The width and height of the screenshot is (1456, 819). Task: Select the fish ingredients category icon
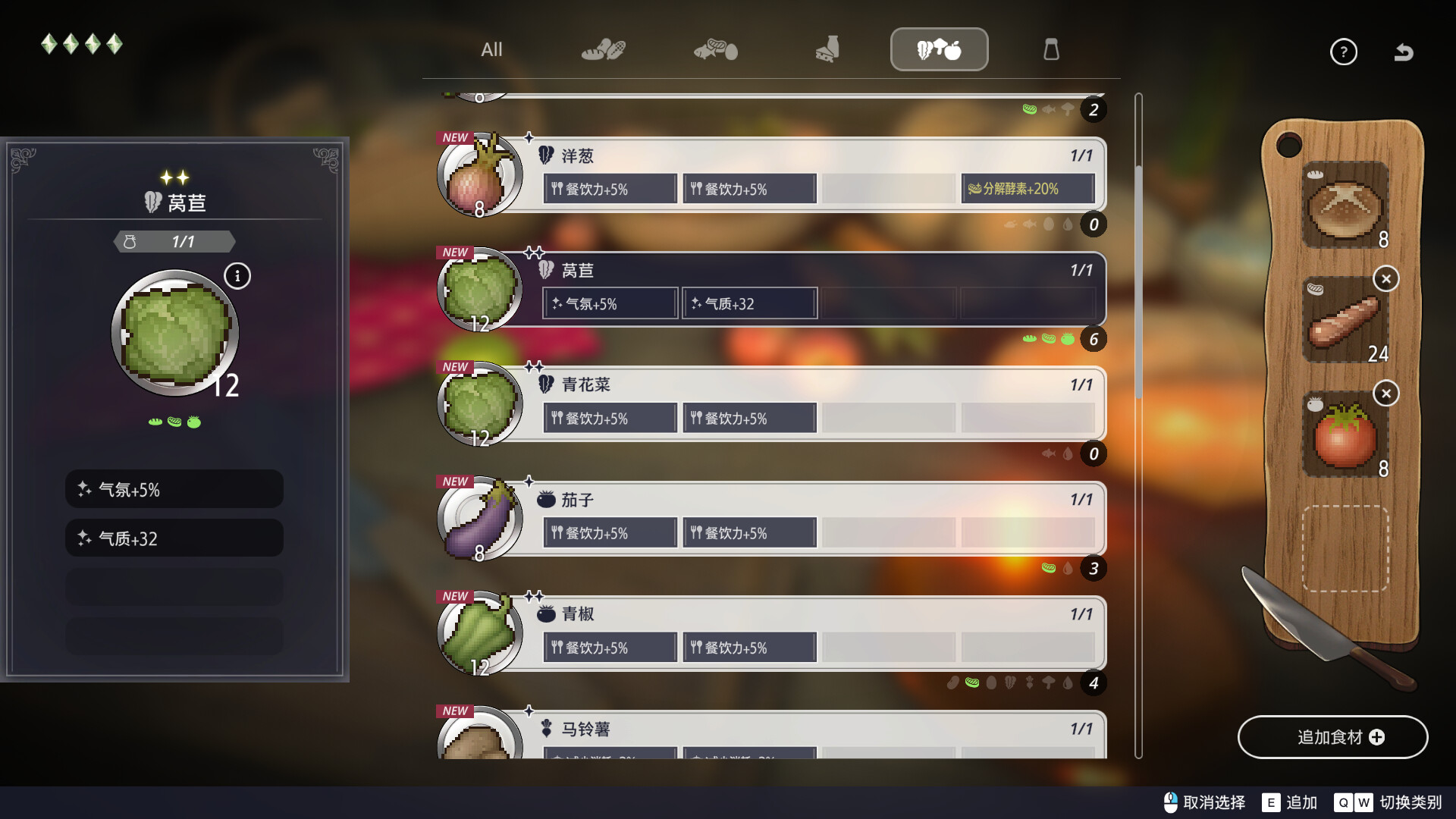pos(715,49)
